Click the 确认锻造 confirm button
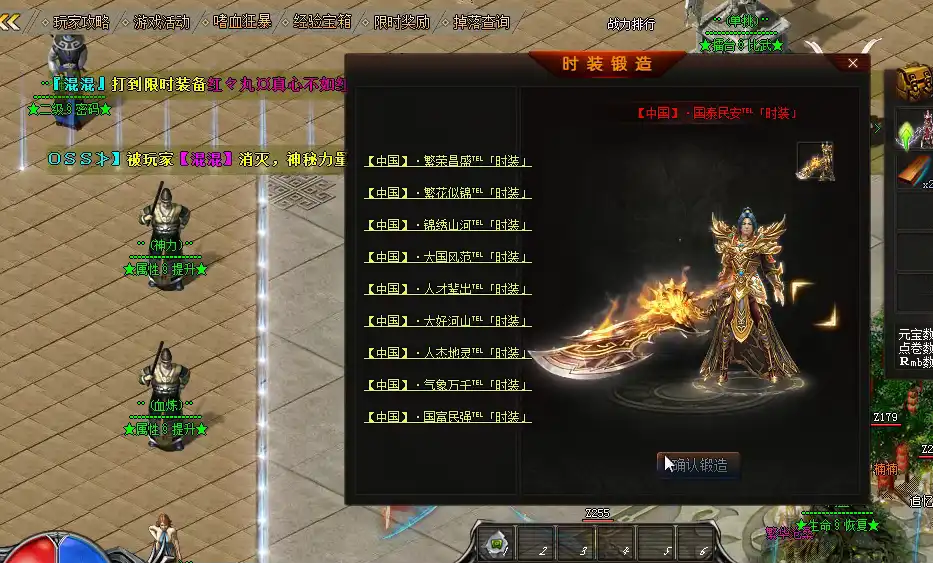Image resolution: width=933 pixels, height=563 pixels. [700, 464]
